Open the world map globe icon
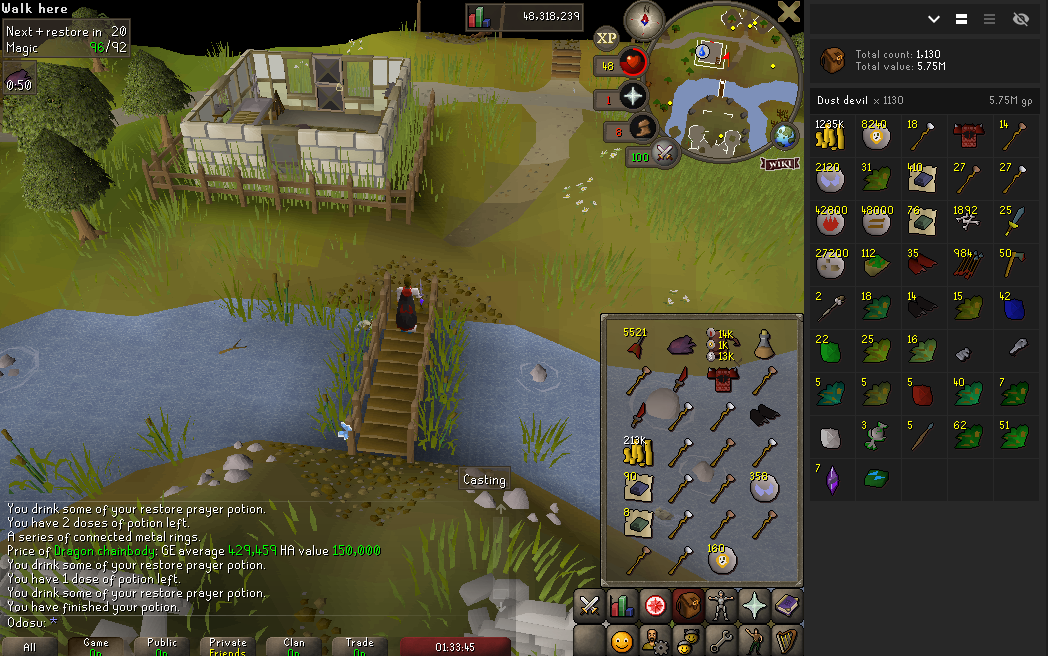The width and height of the screenshot is (1048, 656). [x=784, y=136]
